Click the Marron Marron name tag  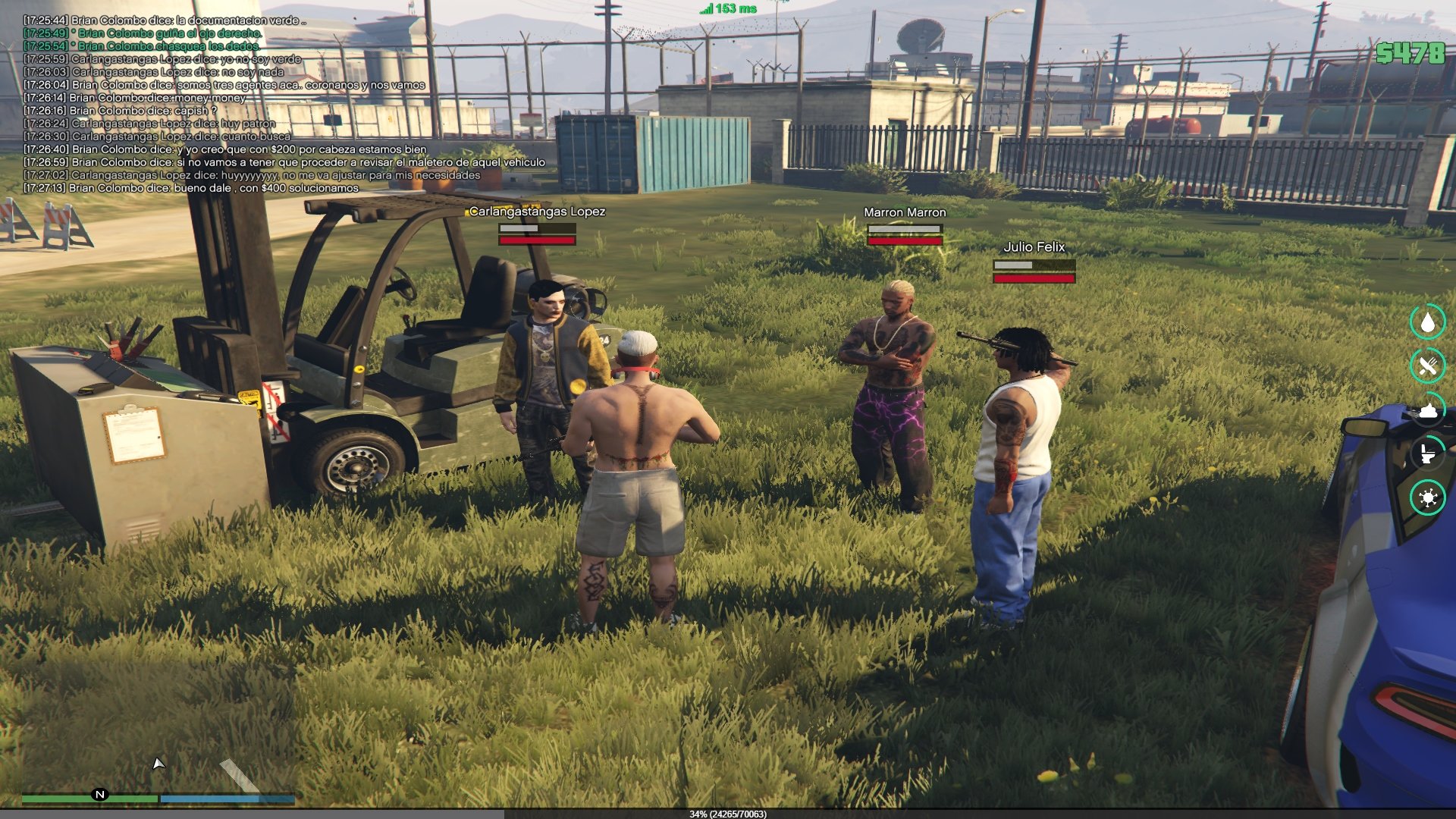point(905,212)
